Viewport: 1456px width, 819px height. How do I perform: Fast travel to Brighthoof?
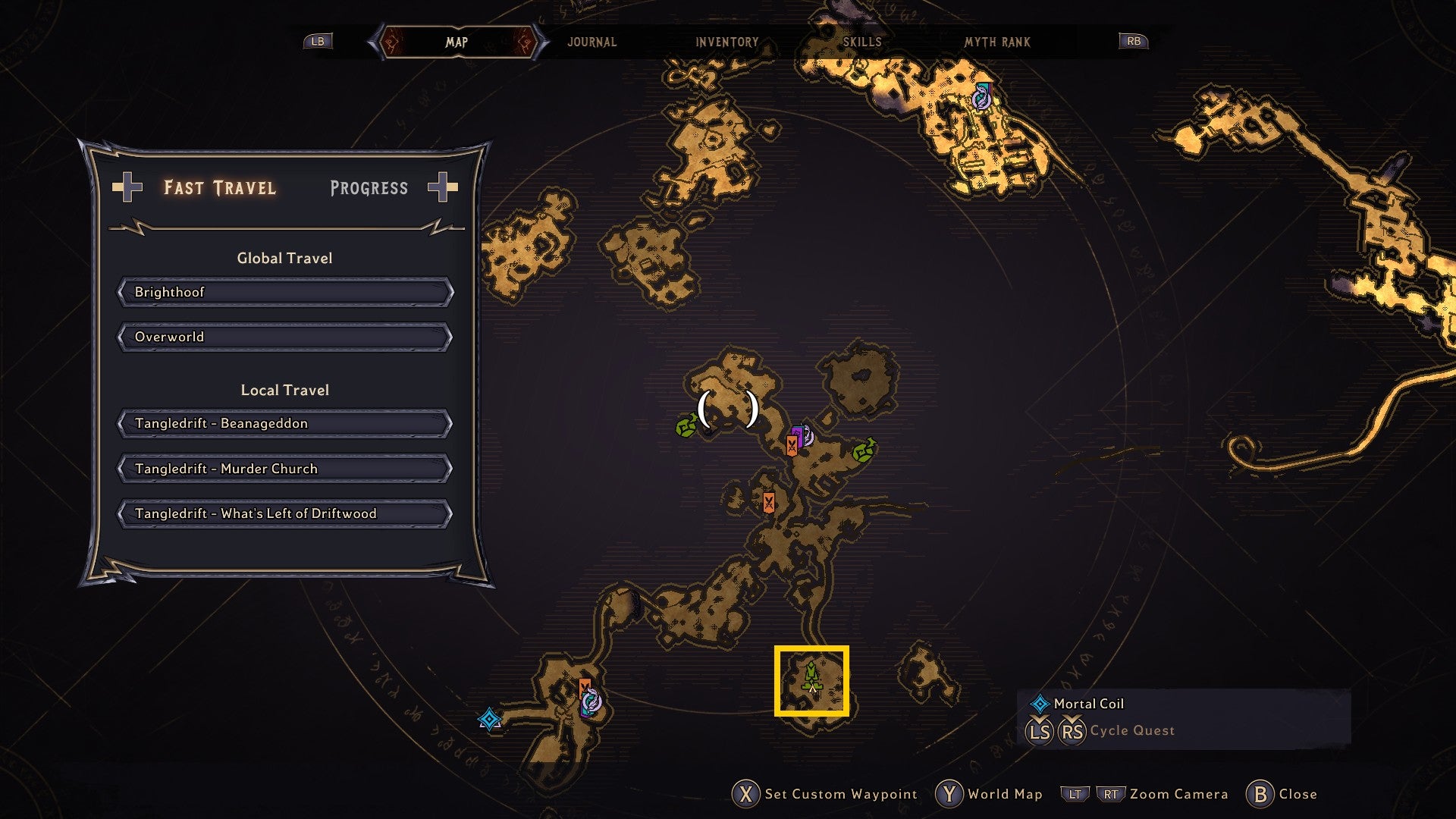point(285,292)
